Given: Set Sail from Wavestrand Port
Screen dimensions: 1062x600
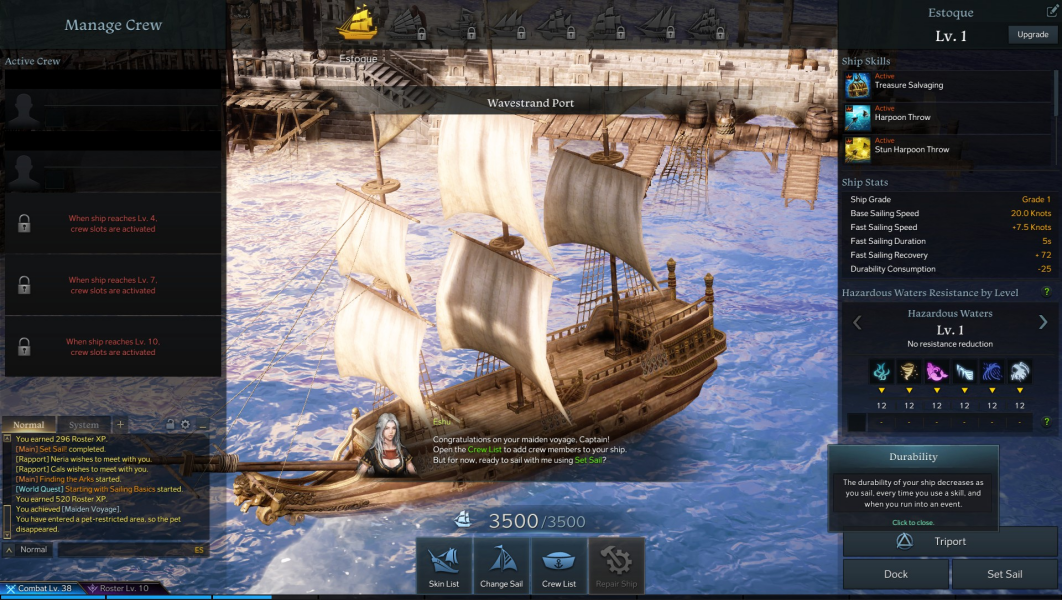Looking at the screenshot, I should pyautogui.click(x=1004, y=574).
